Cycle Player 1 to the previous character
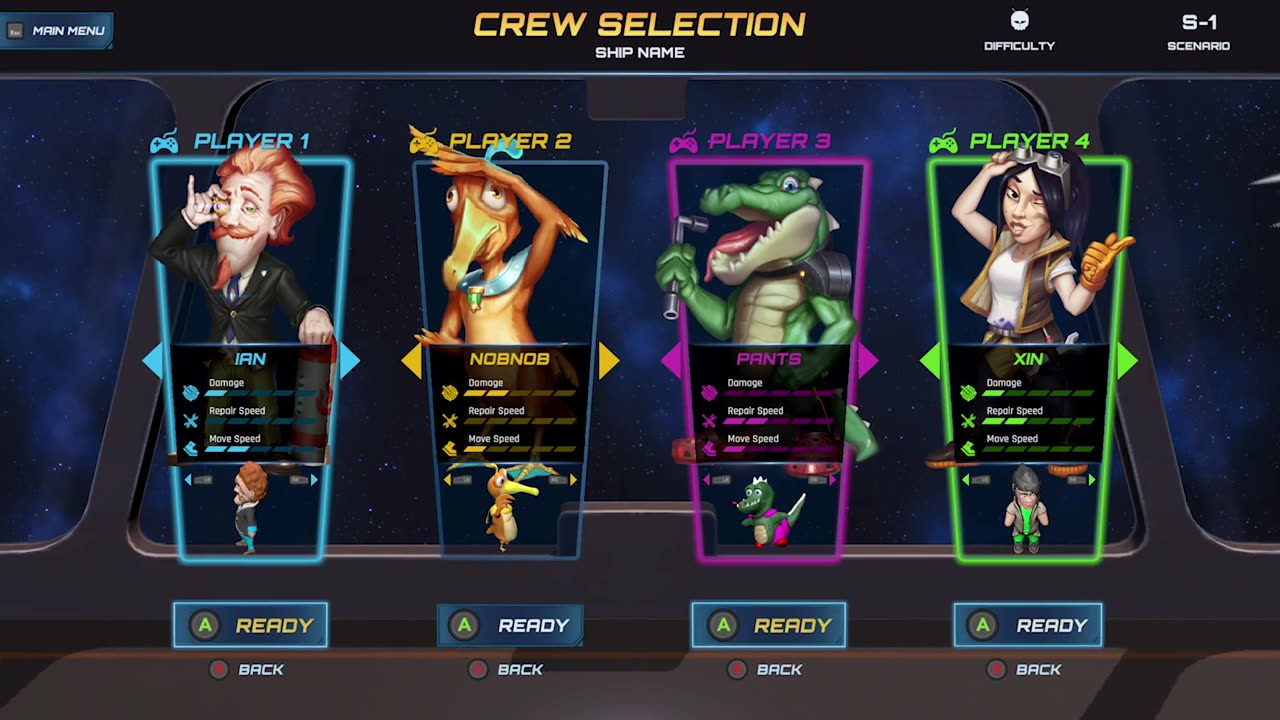 click(x=152, y=360)
